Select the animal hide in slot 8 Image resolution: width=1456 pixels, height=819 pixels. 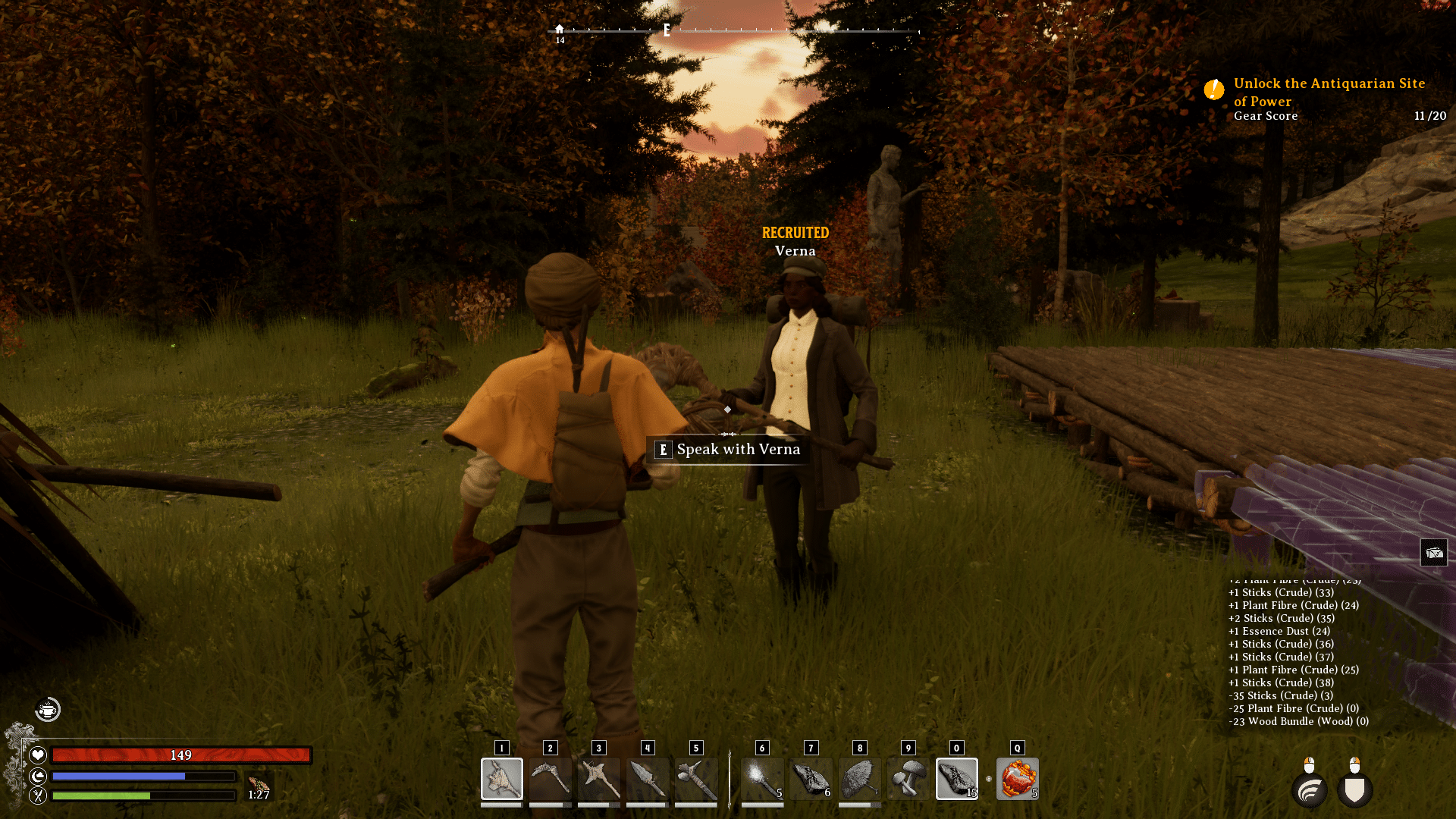tap(859, 779)
